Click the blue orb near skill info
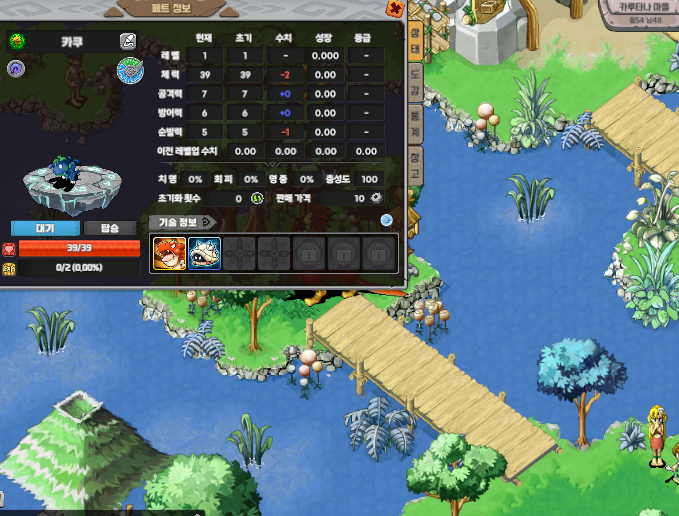This screenshot has width=679, height=516. click(x=386, y=221)
